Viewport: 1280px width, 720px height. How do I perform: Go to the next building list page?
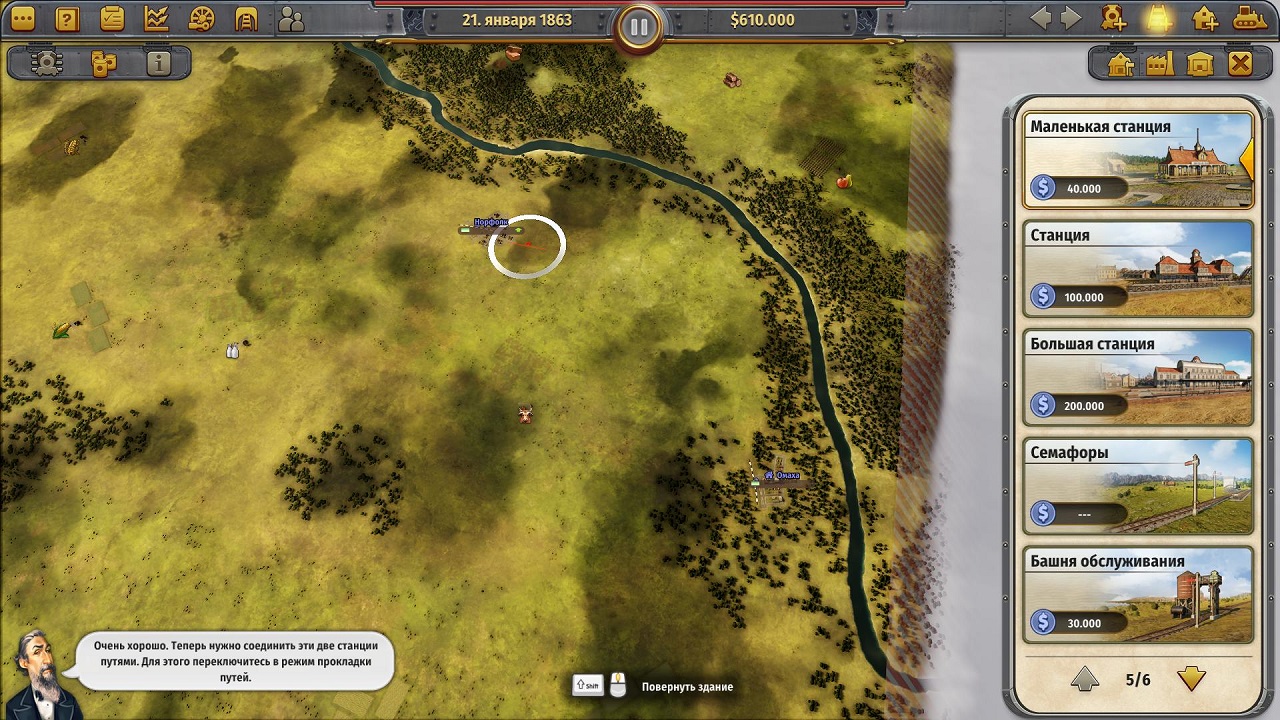[x=1190, y=680]
